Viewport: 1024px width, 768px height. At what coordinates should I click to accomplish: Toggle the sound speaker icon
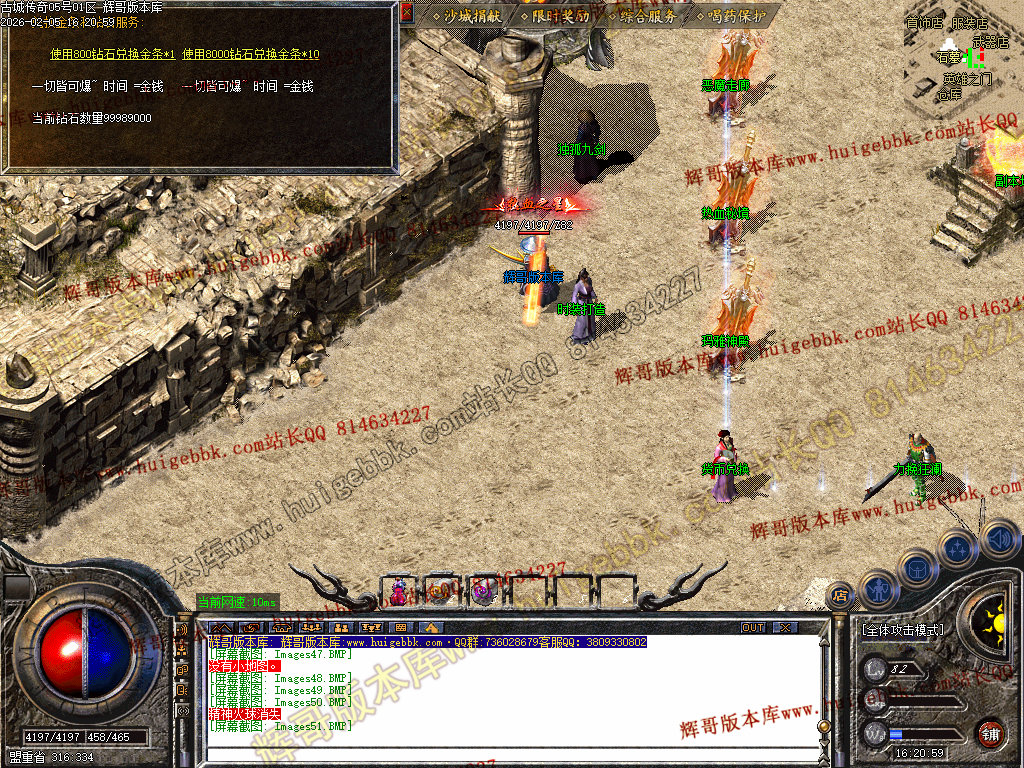point(999,539)
